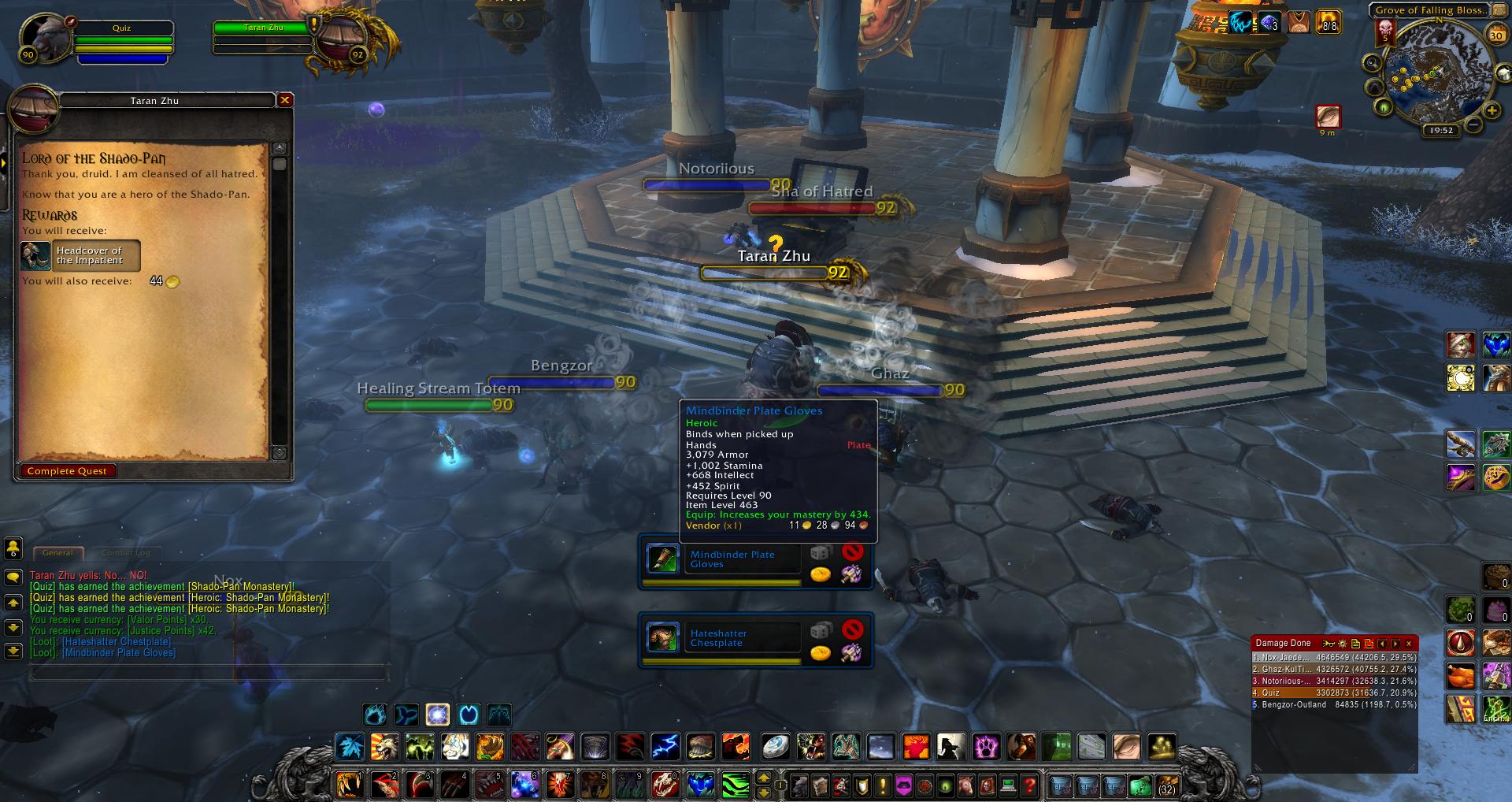This screenshot has height=802, width=1512.
Task: Click the red question mark help button
Action: tap(1029, 785)
